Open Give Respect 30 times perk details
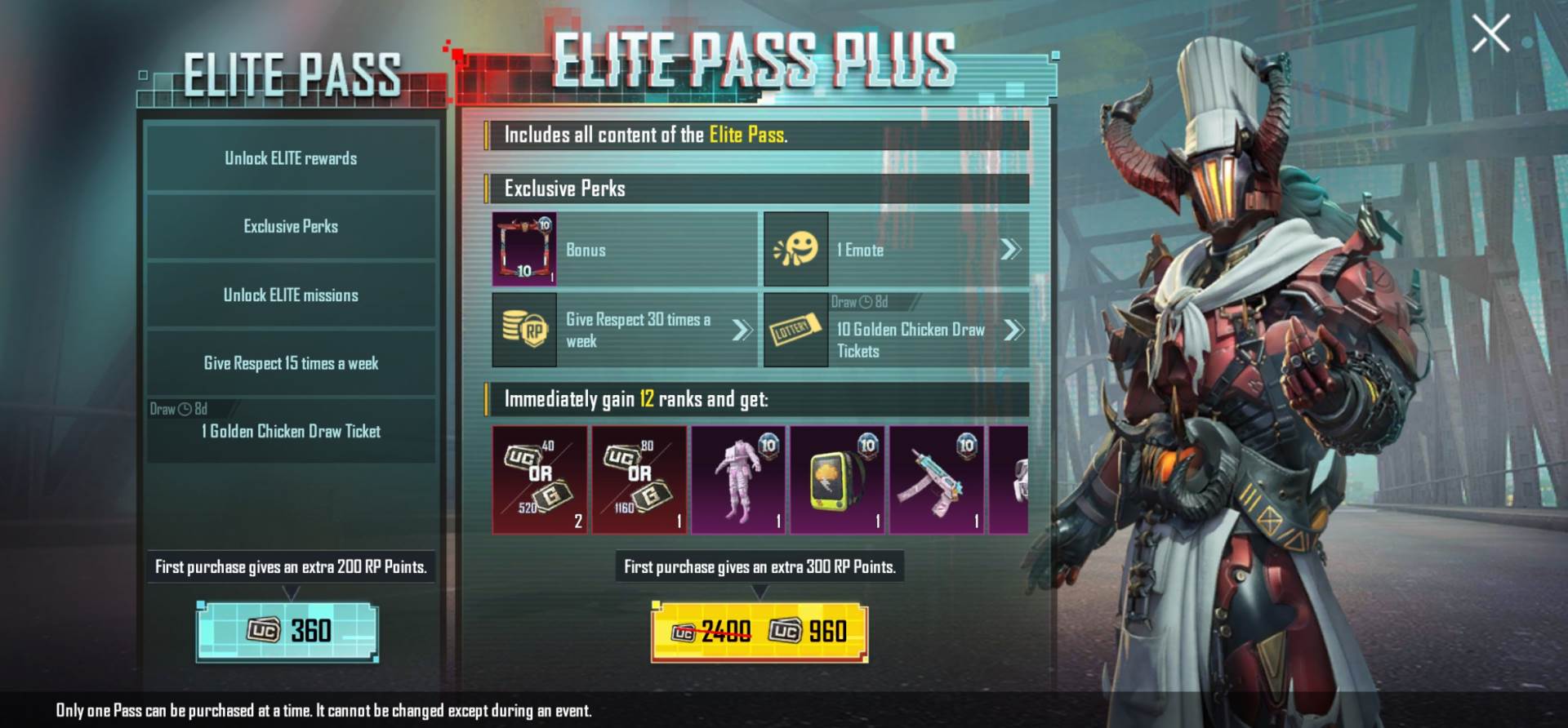 (742, 331)
